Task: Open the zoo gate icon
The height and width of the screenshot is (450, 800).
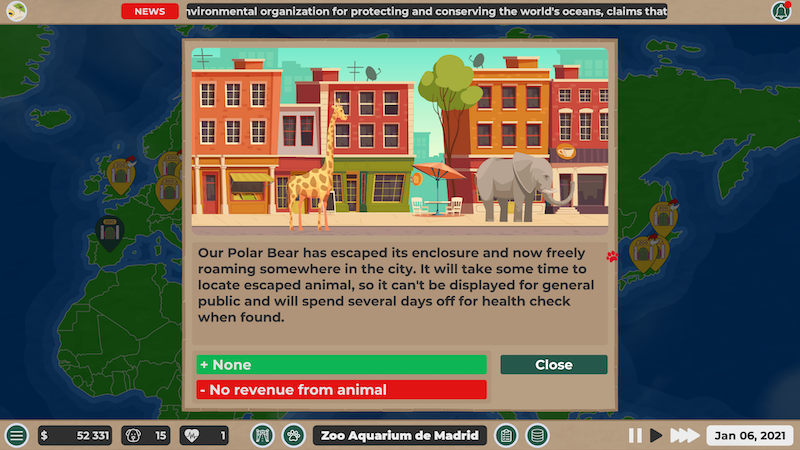Action: (262, 436)
